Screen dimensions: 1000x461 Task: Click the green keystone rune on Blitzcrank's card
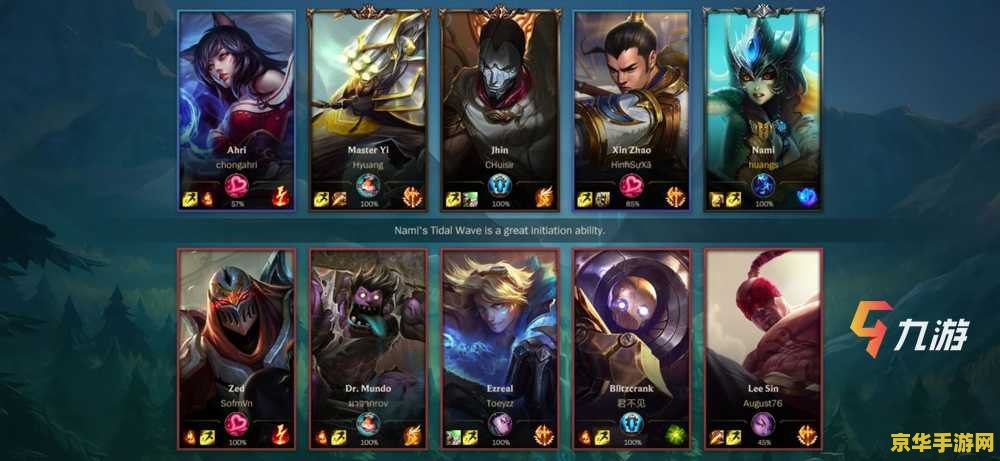(x=676, y=435)
